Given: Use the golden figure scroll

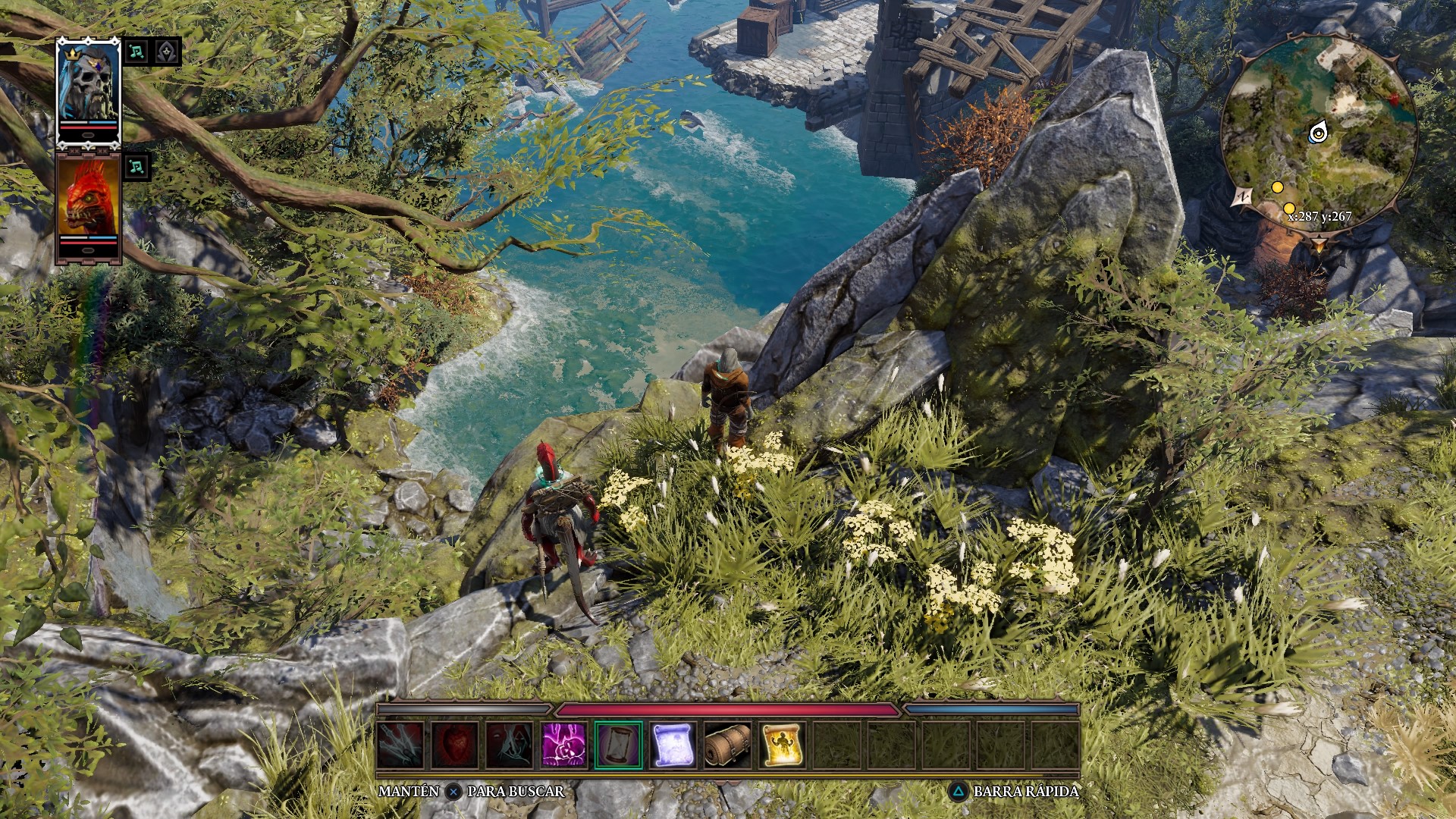Looking at the screenshot, I should (x=783, y=745).
